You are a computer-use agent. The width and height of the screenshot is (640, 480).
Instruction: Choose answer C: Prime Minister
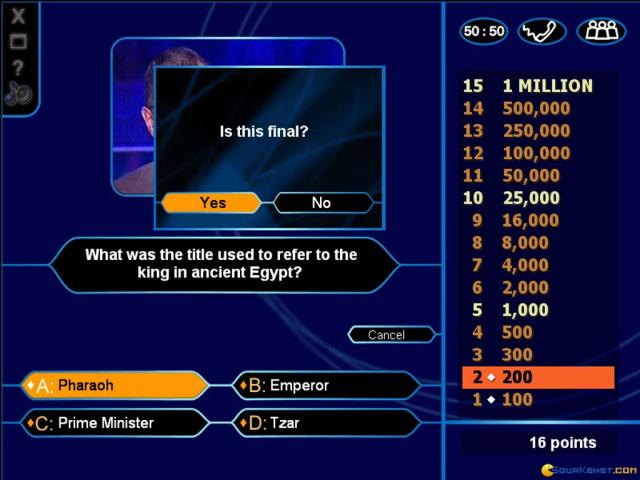(115, 423)
